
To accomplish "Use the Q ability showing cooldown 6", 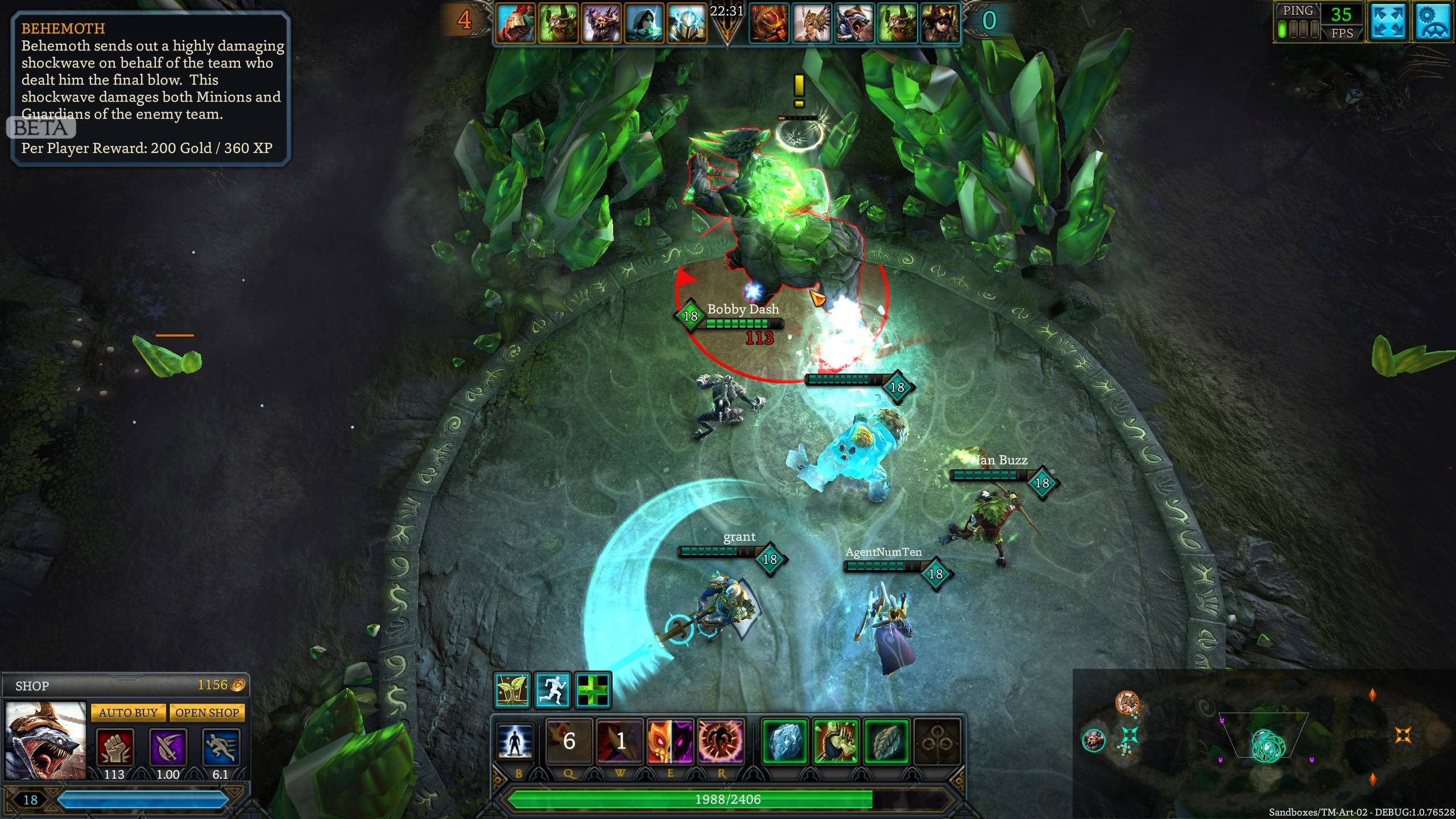I will [x=569, y=742].
